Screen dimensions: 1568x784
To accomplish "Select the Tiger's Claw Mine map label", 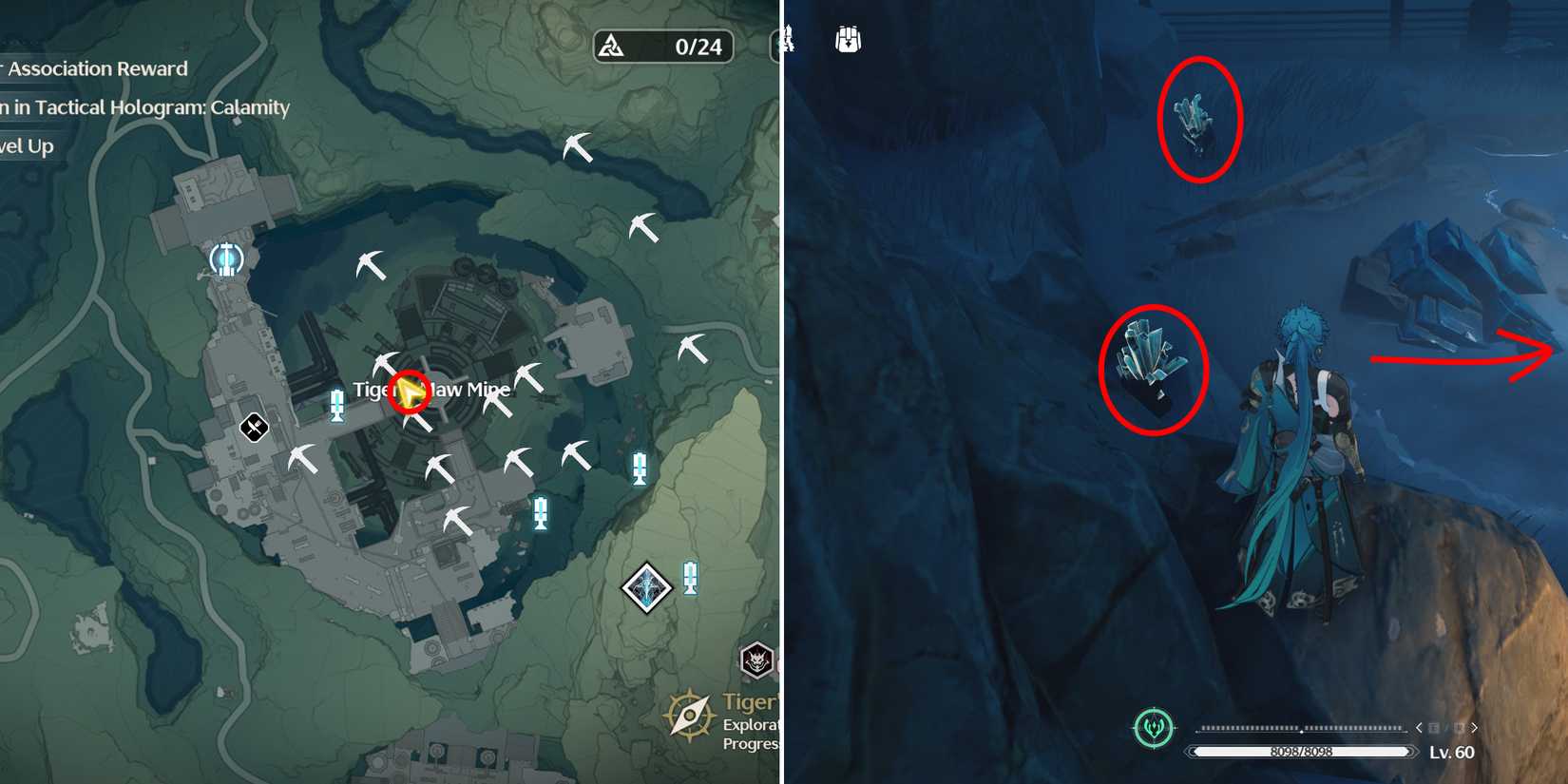I will (x=432, y=389).
